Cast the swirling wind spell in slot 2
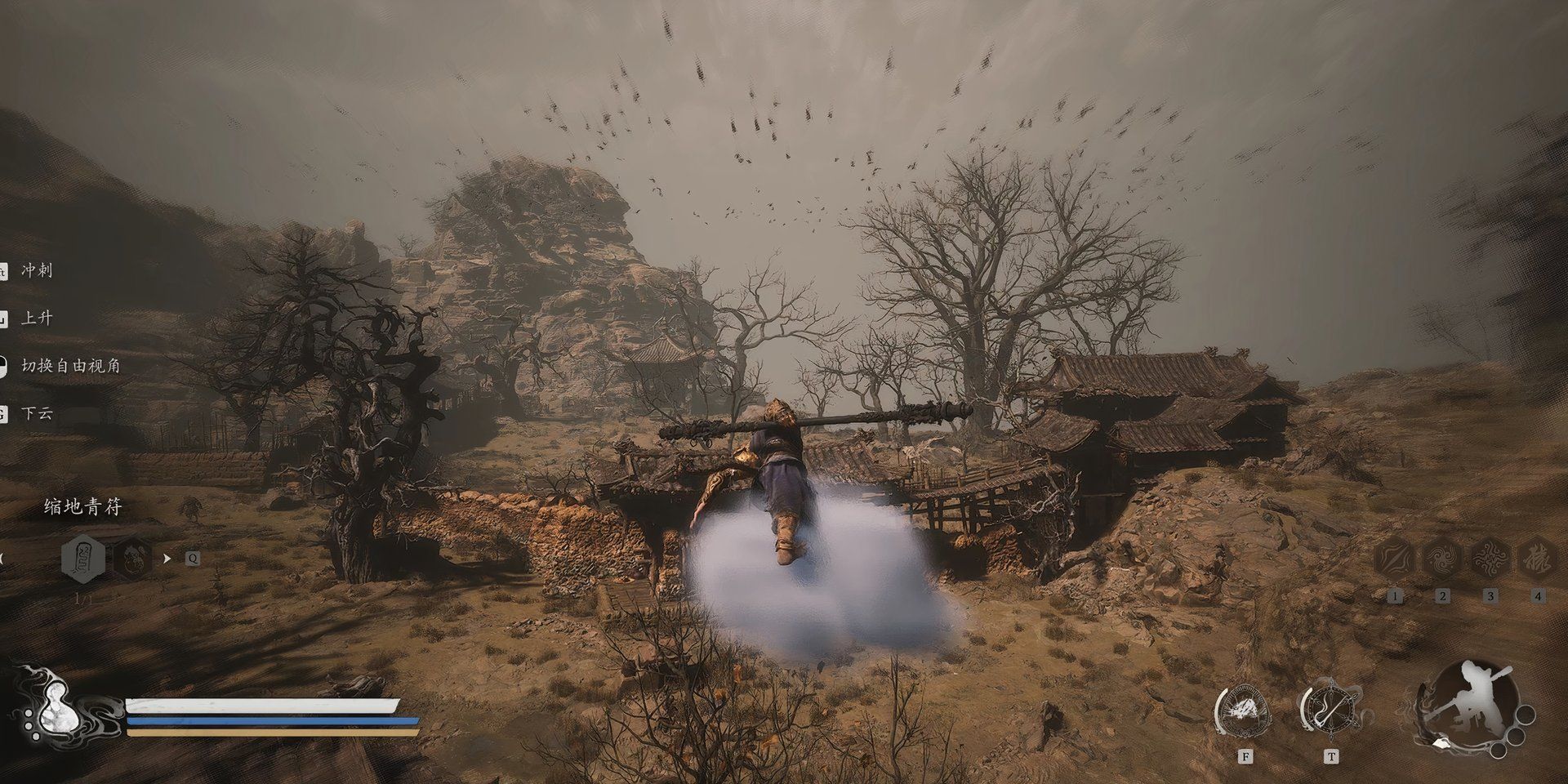Viewport: 1568px width, 784px height. pyautogui.click(x=1441, y=559)
